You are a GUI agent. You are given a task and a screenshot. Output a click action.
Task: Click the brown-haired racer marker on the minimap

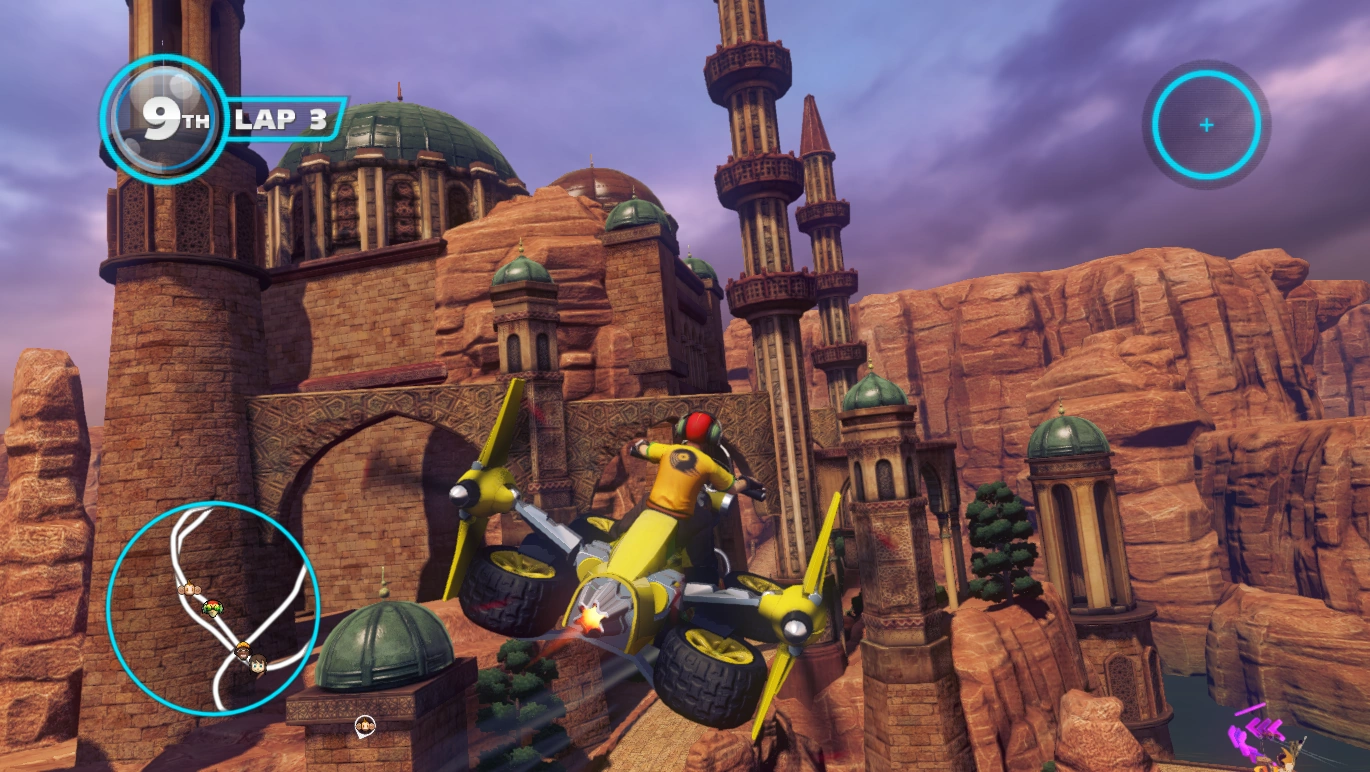tap(258, 662)
